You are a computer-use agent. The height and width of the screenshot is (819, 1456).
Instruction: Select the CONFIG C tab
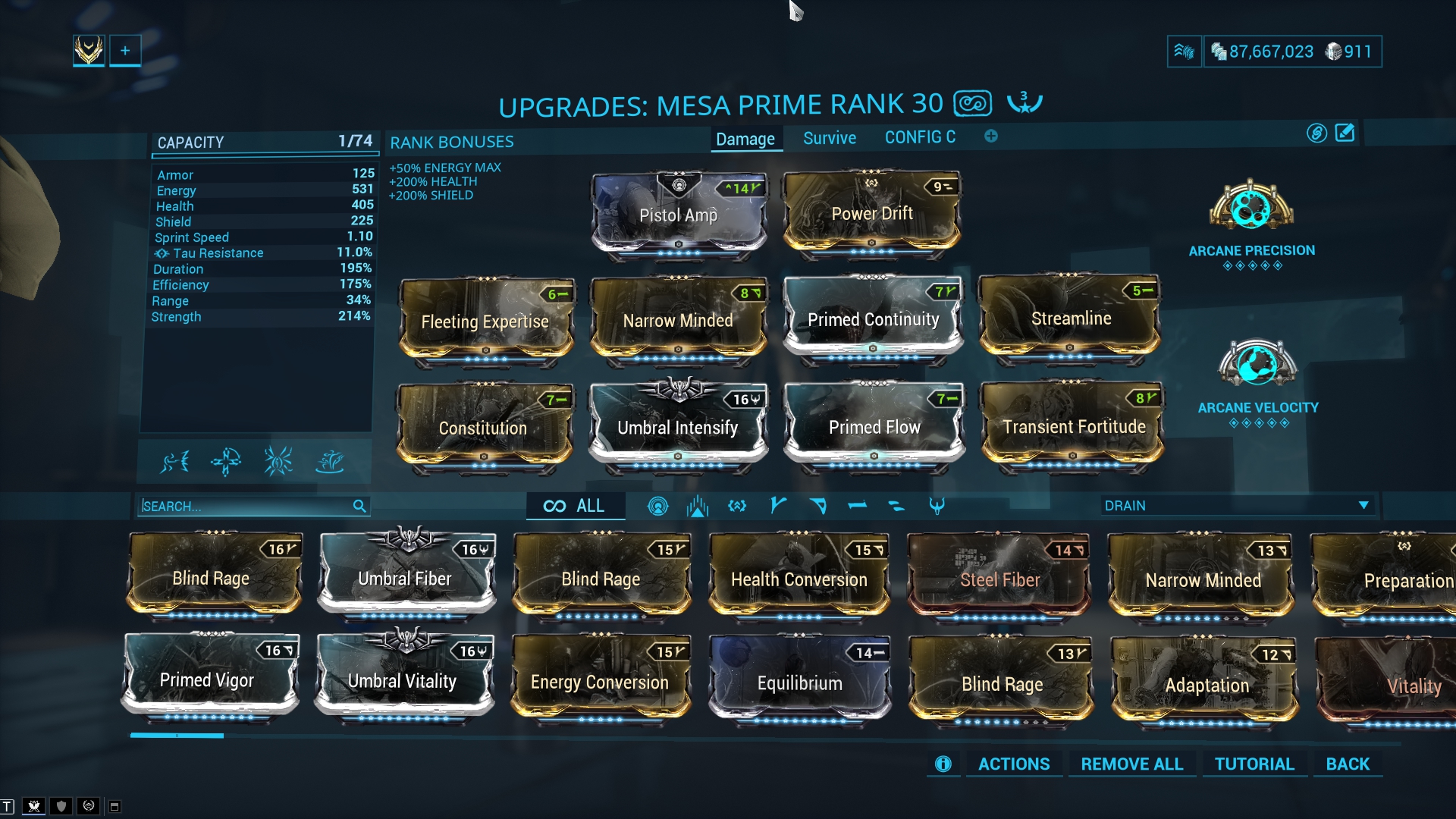(x=920, y=137)
